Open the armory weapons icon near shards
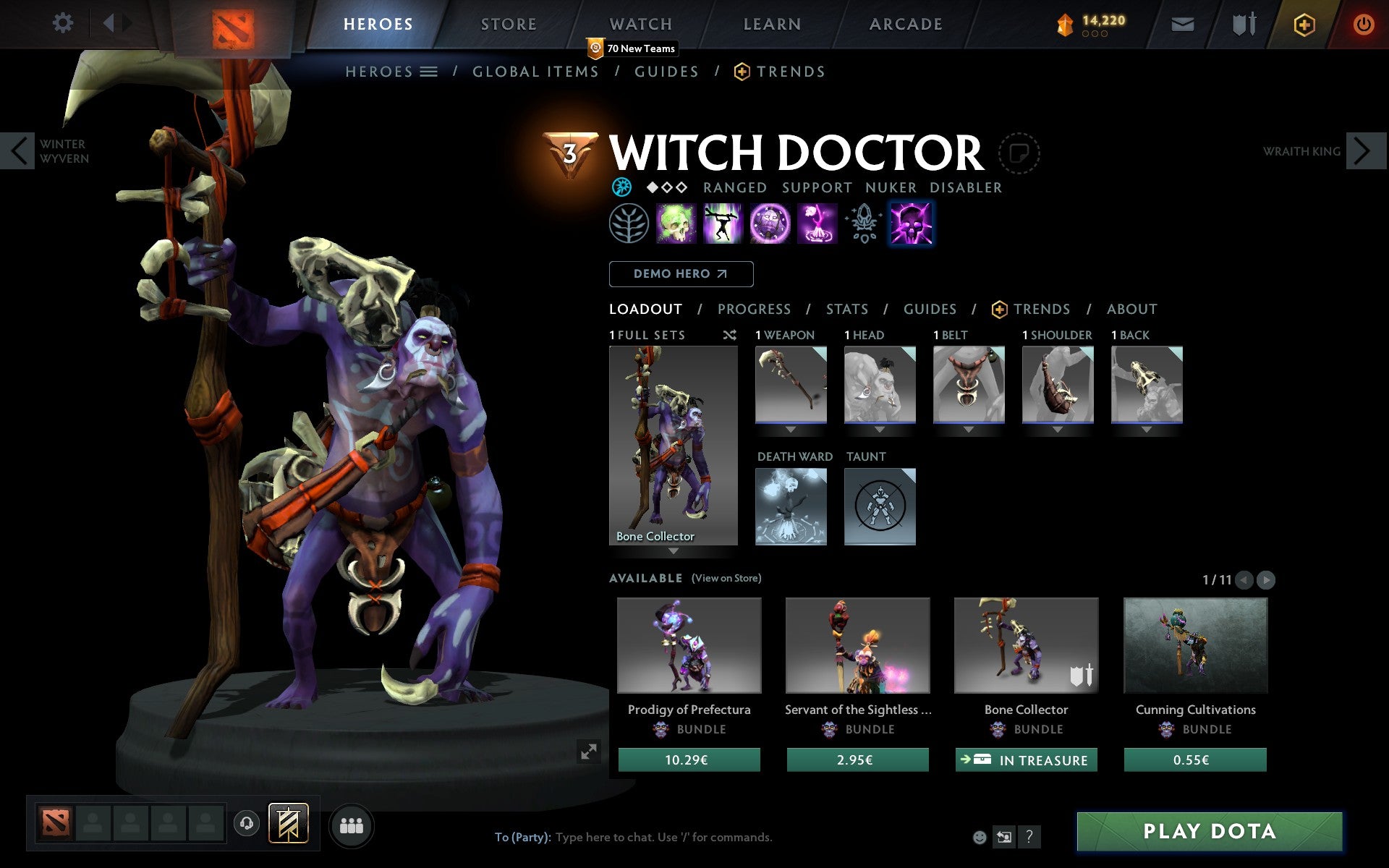The height and width of the screenshot is (868, 1389). (x=1242, y=23)
